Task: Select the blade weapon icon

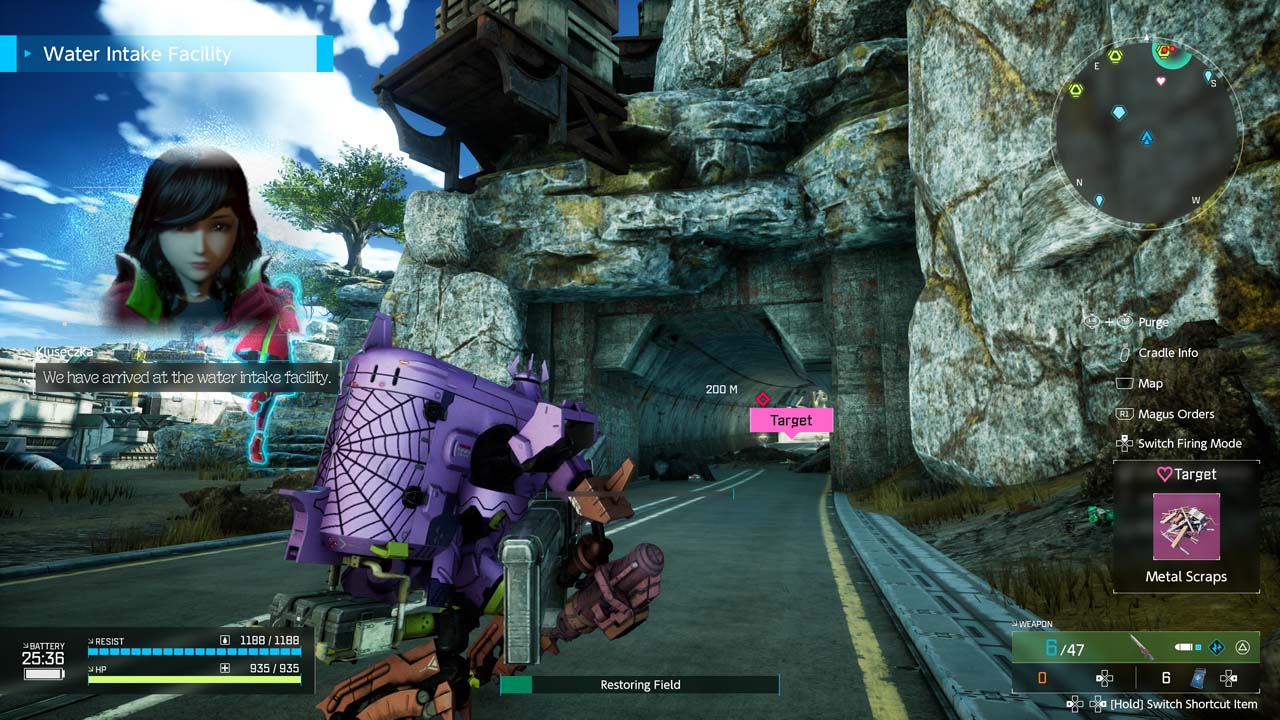Action: (1141, 647)
